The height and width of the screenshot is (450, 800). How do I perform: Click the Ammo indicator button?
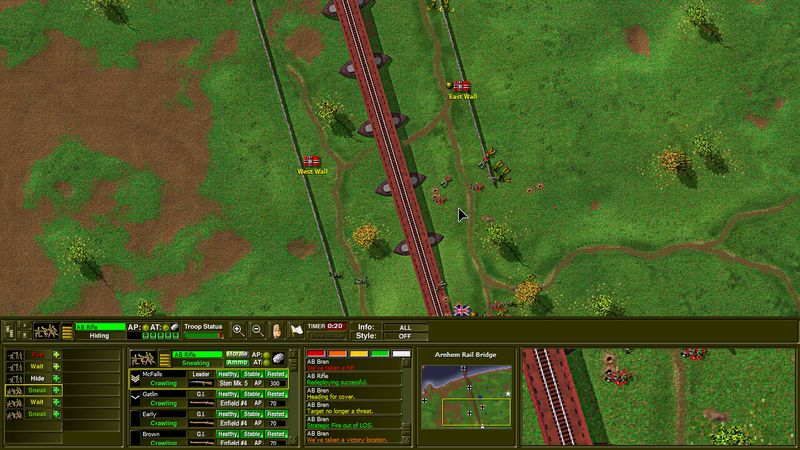click(237, 362)
